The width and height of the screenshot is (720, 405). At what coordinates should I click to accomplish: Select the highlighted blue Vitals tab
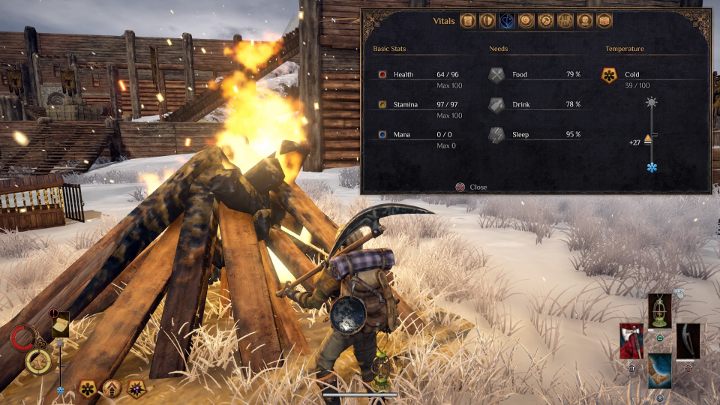click(x=507, y=20)
